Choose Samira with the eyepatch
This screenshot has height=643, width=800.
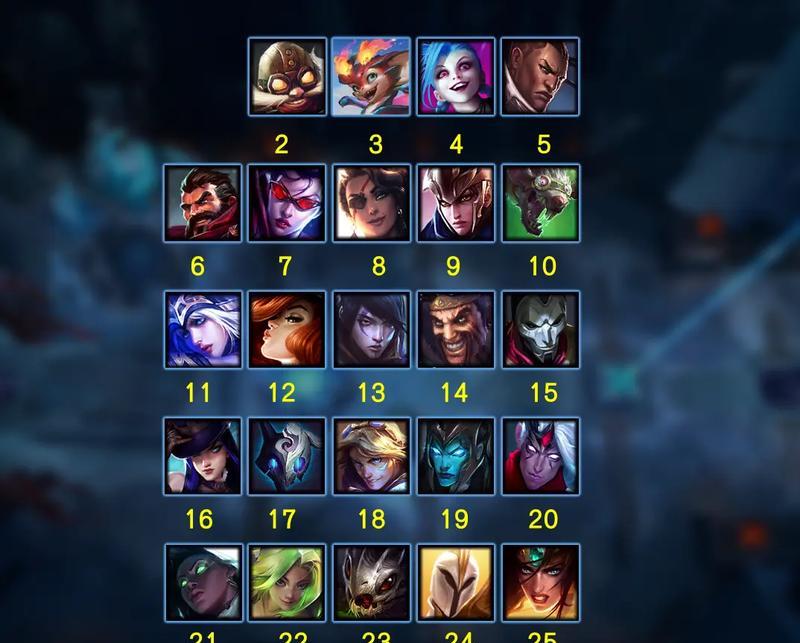pos(371,203)
